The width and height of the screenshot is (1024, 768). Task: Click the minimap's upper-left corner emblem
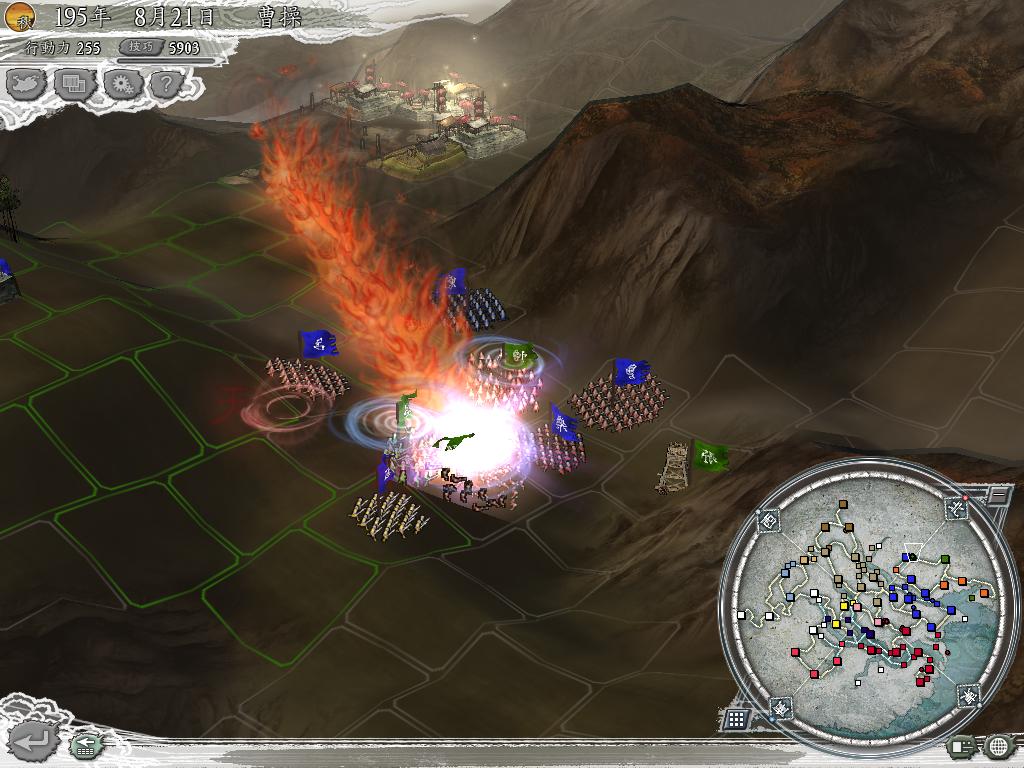coord(769,520)
